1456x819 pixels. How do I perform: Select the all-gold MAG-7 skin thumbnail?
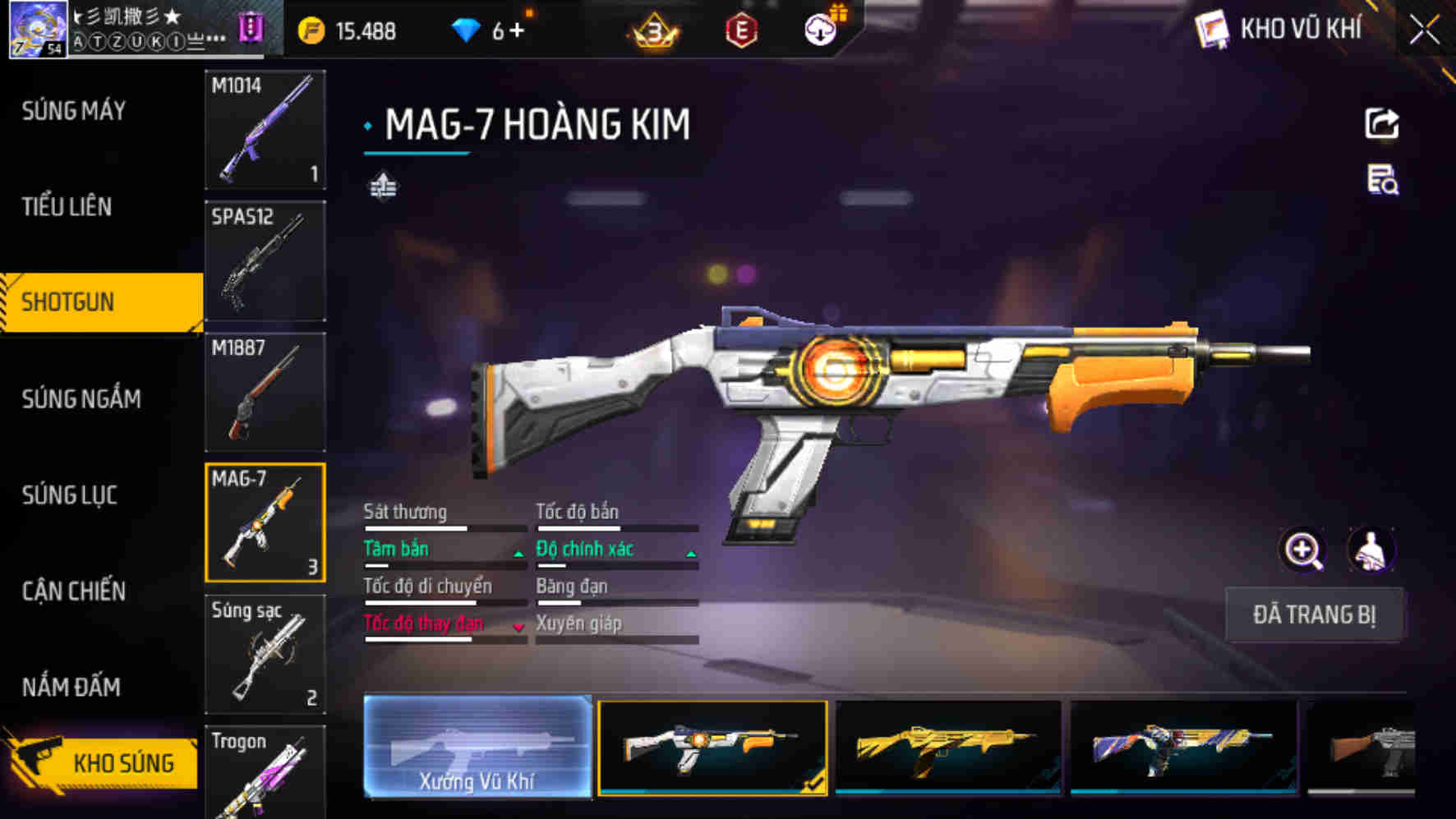(x=948, y=747)
